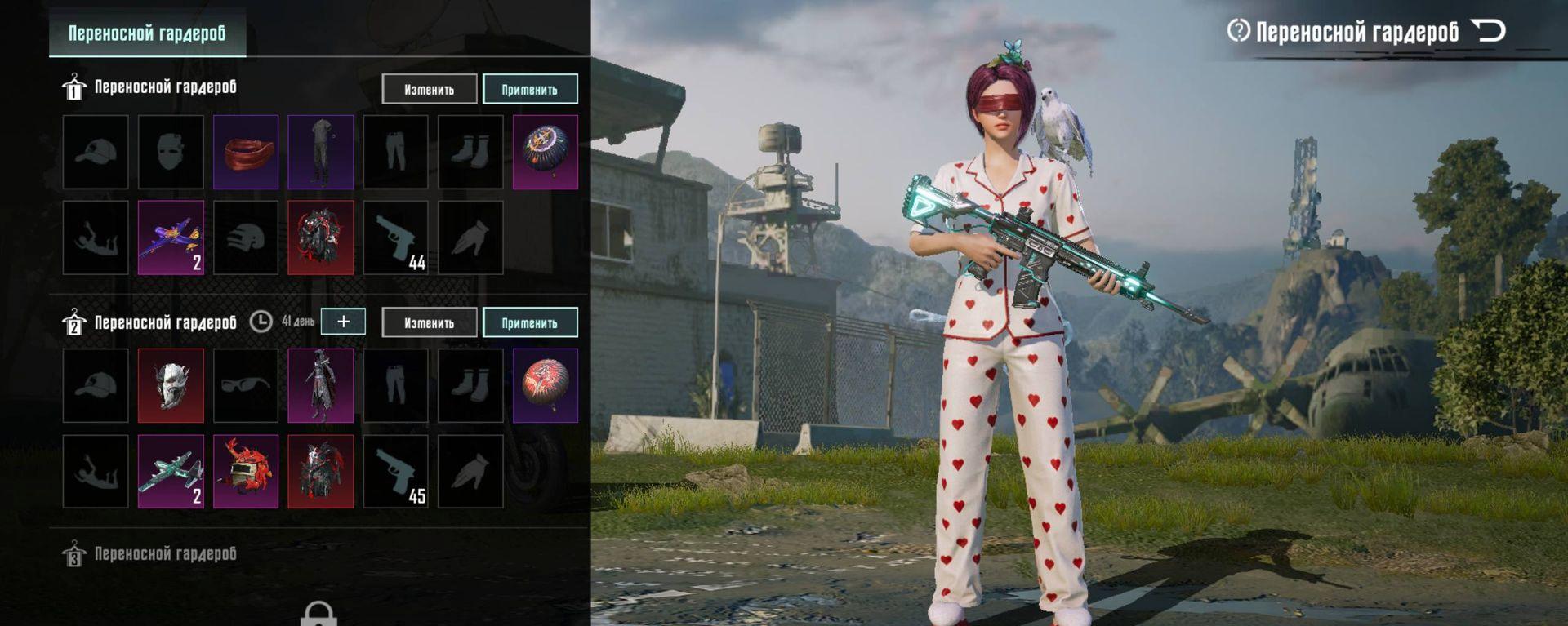The image size is (1568, 626).
Task: Apply wardrobe 1 with Применить
Action: click(530, 89)
